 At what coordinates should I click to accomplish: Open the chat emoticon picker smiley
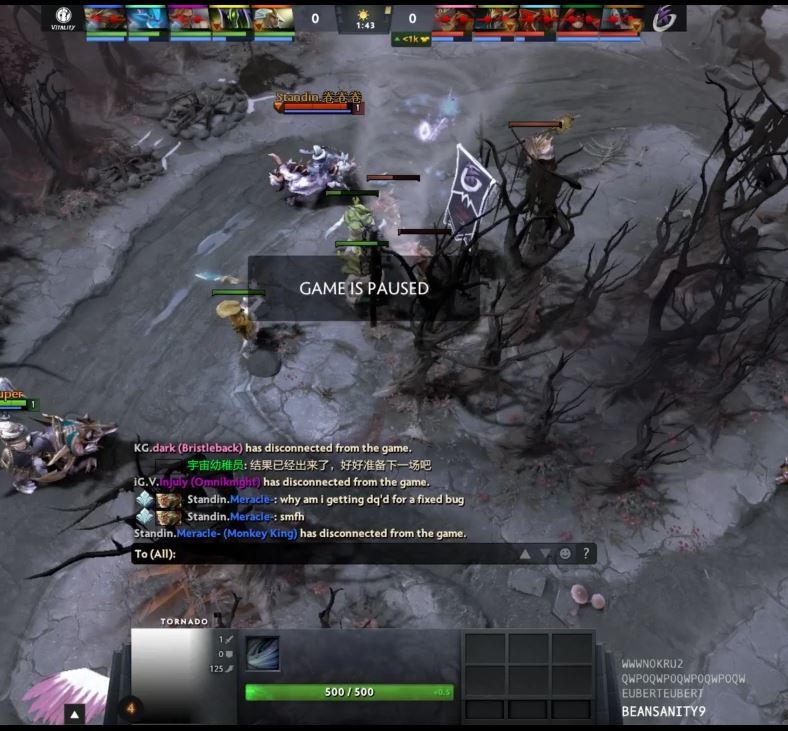point(565,553)
